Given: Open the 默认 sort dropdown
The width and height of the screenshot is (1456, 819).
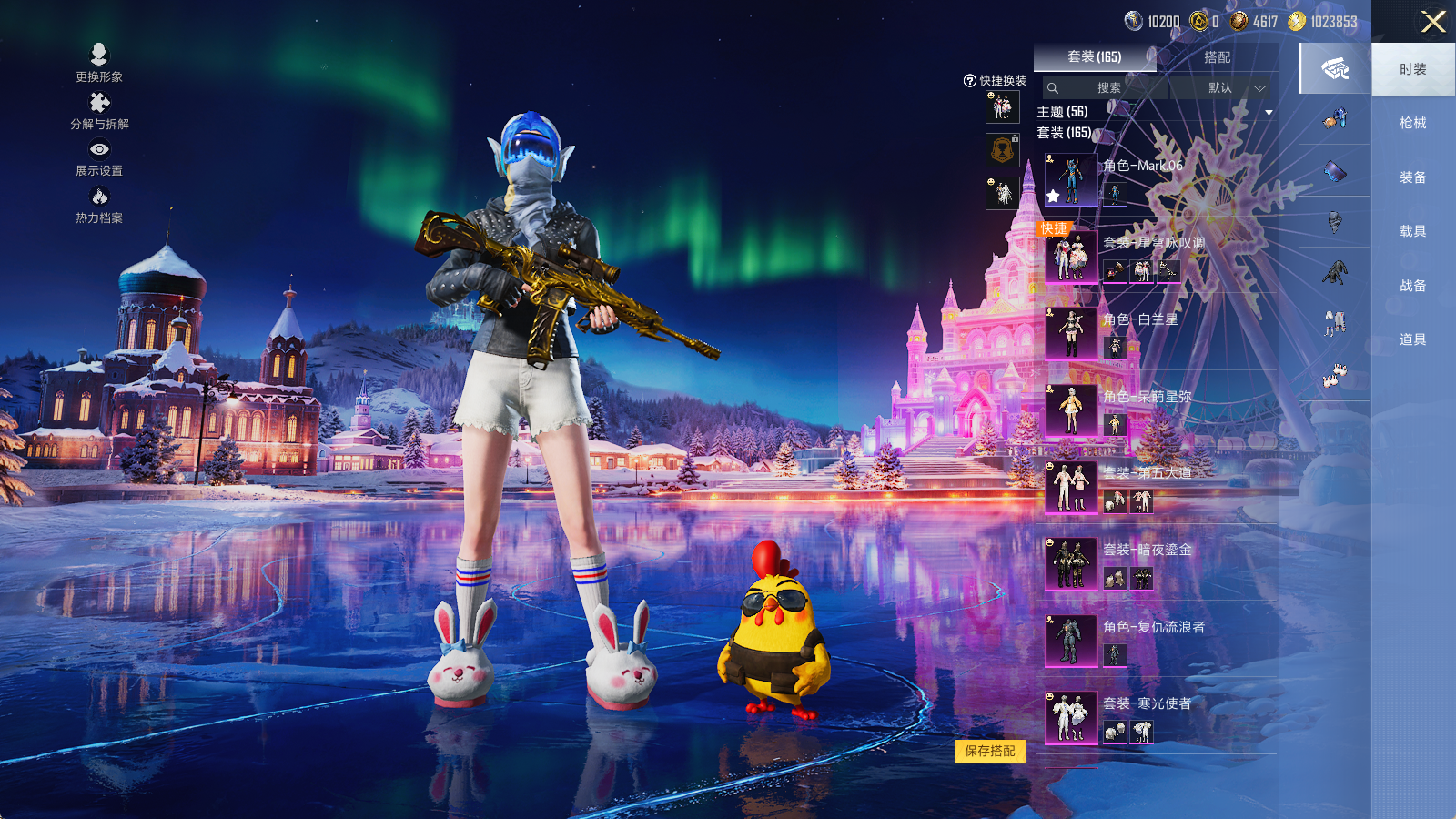Looking at the screenshot, I should click(1225, 88).
